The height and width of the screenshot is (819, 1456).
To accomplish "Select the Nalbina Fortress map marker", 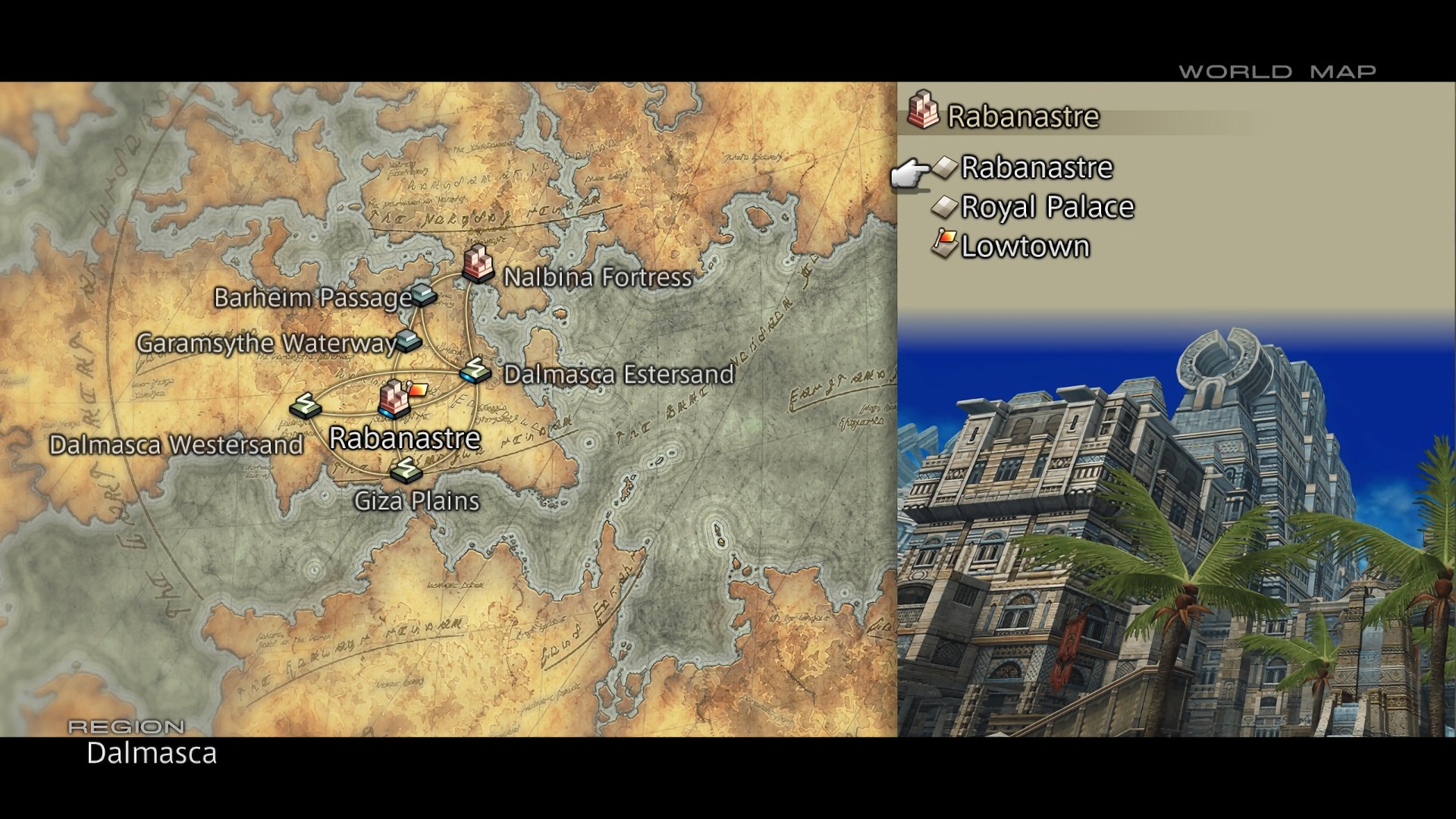I will pos(478,264).
